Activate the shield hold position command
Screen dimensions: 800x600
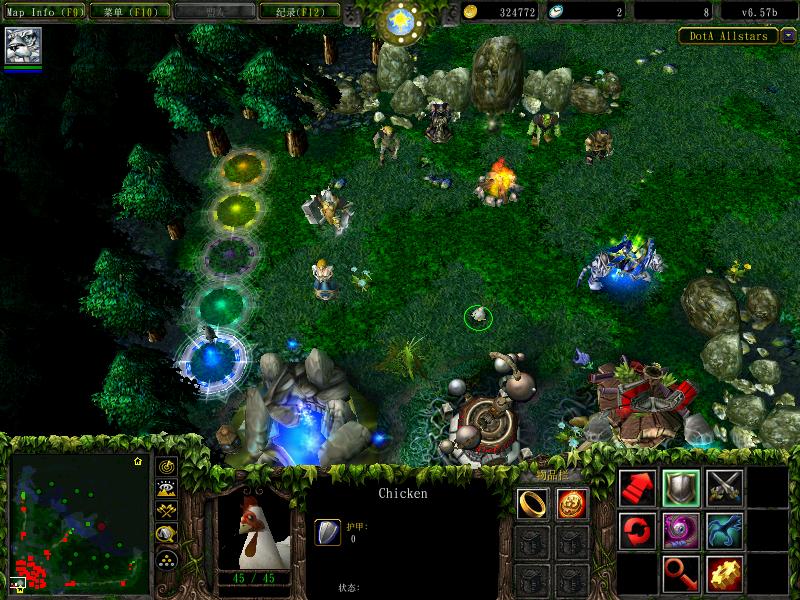681,487
